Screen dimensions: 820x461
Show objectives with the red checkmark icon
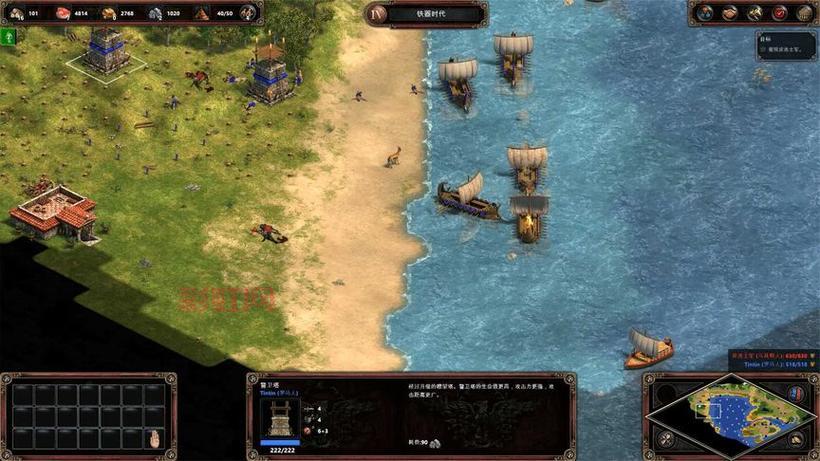[781, 13]
